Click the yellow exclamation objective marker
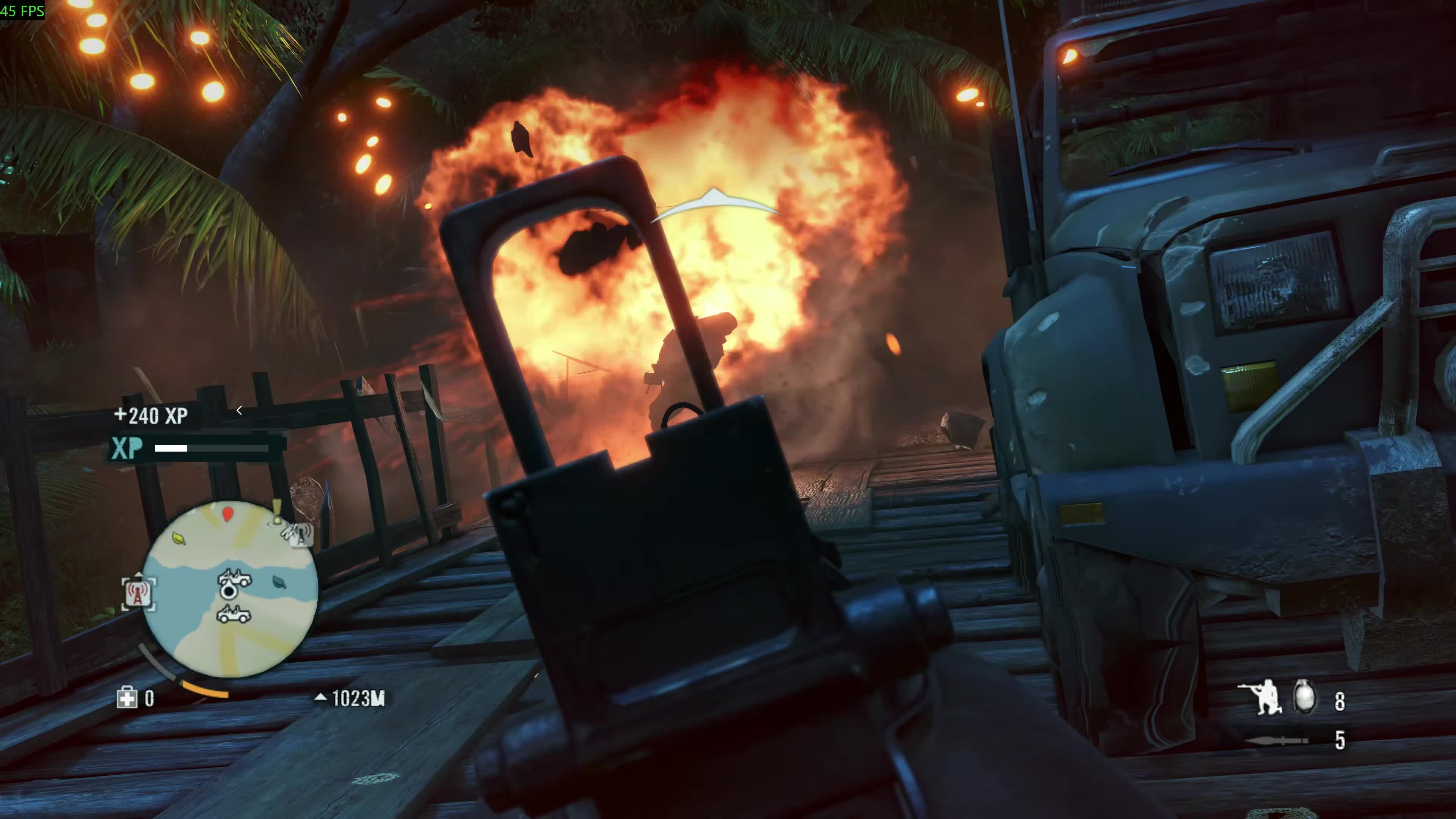 [277, 510]
